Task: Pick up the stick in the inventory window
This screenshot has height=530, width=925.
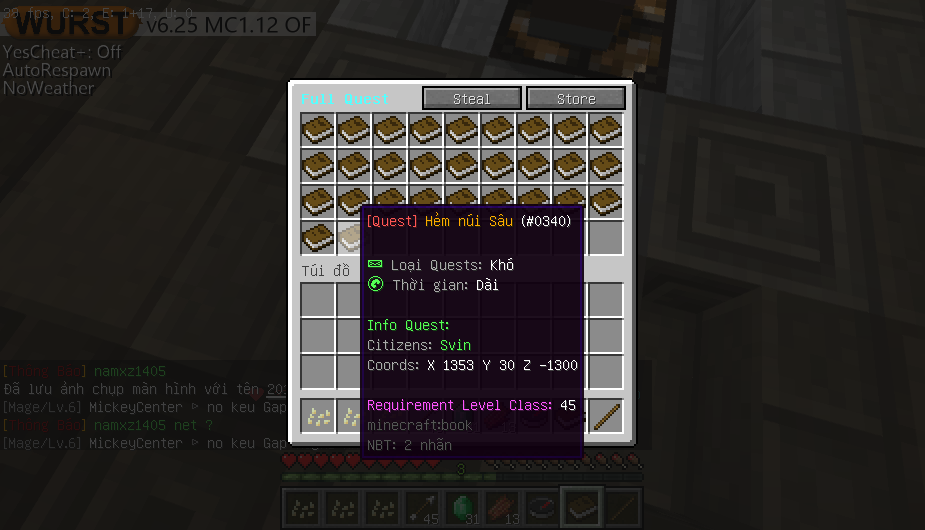Action: point(606,416)
